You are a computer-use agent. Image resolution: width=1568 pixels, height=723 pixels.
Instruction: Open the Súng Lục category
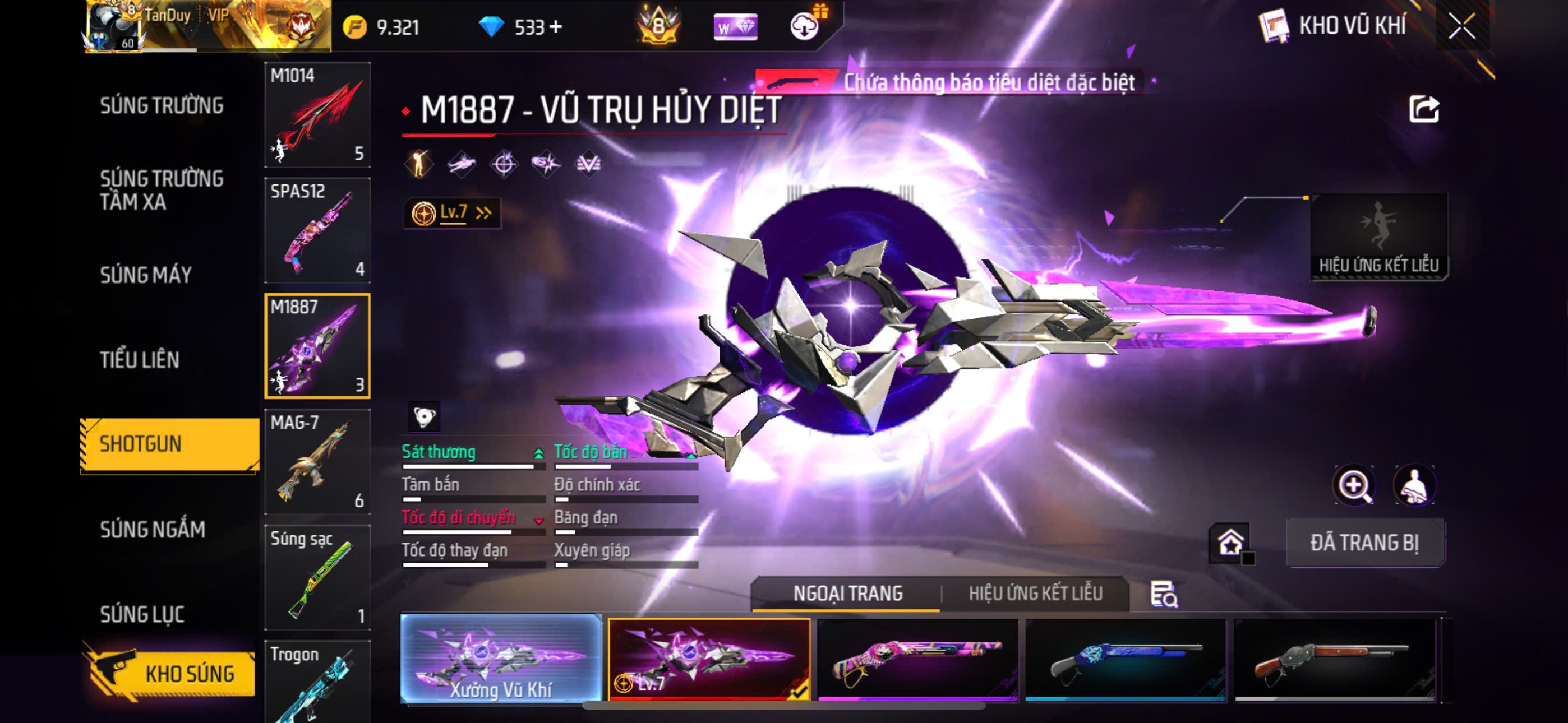click(142, 614)
